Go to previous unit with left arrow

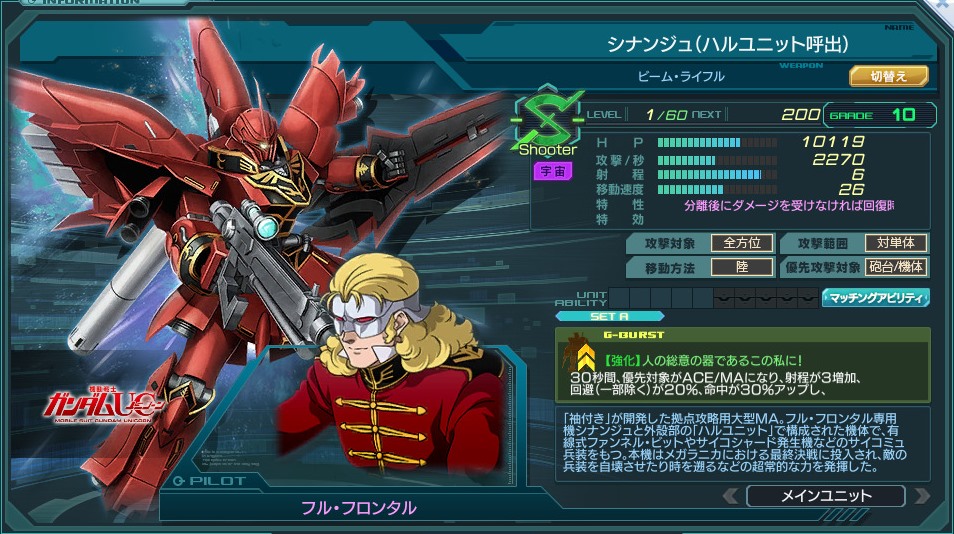click(x=731, y=496)
